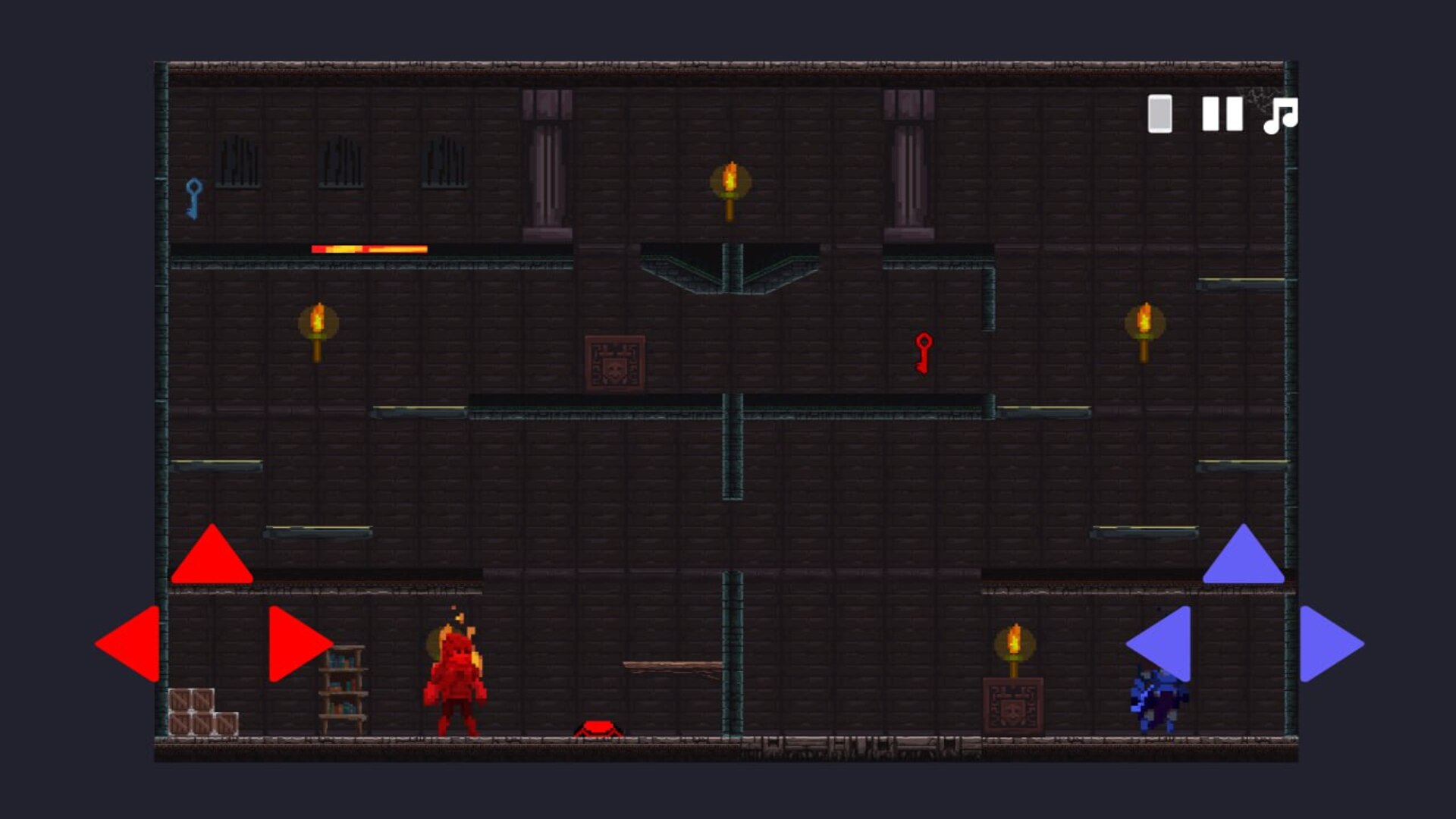1456x819 pixels.
Task: Tap the red right movement arrow
Action: point(296,645)
